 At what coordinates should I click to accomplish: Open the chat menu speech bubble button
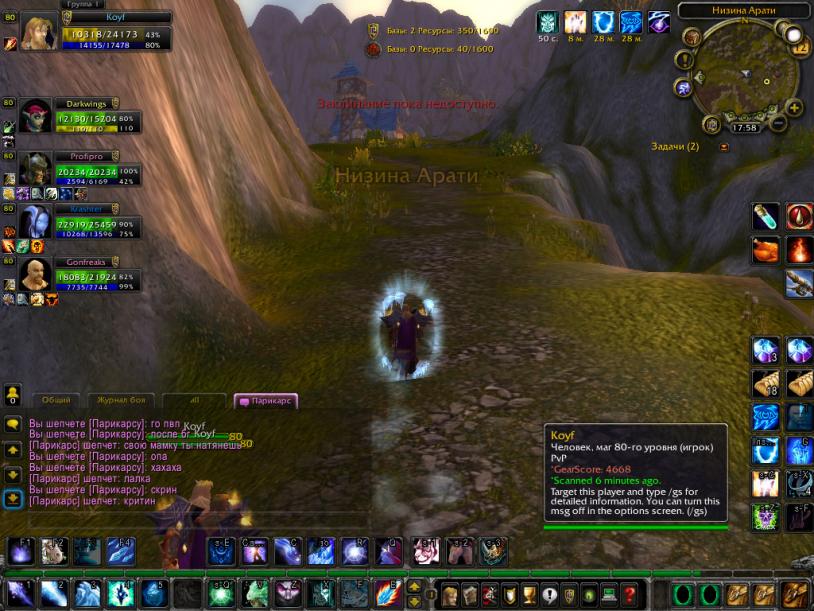12,424
